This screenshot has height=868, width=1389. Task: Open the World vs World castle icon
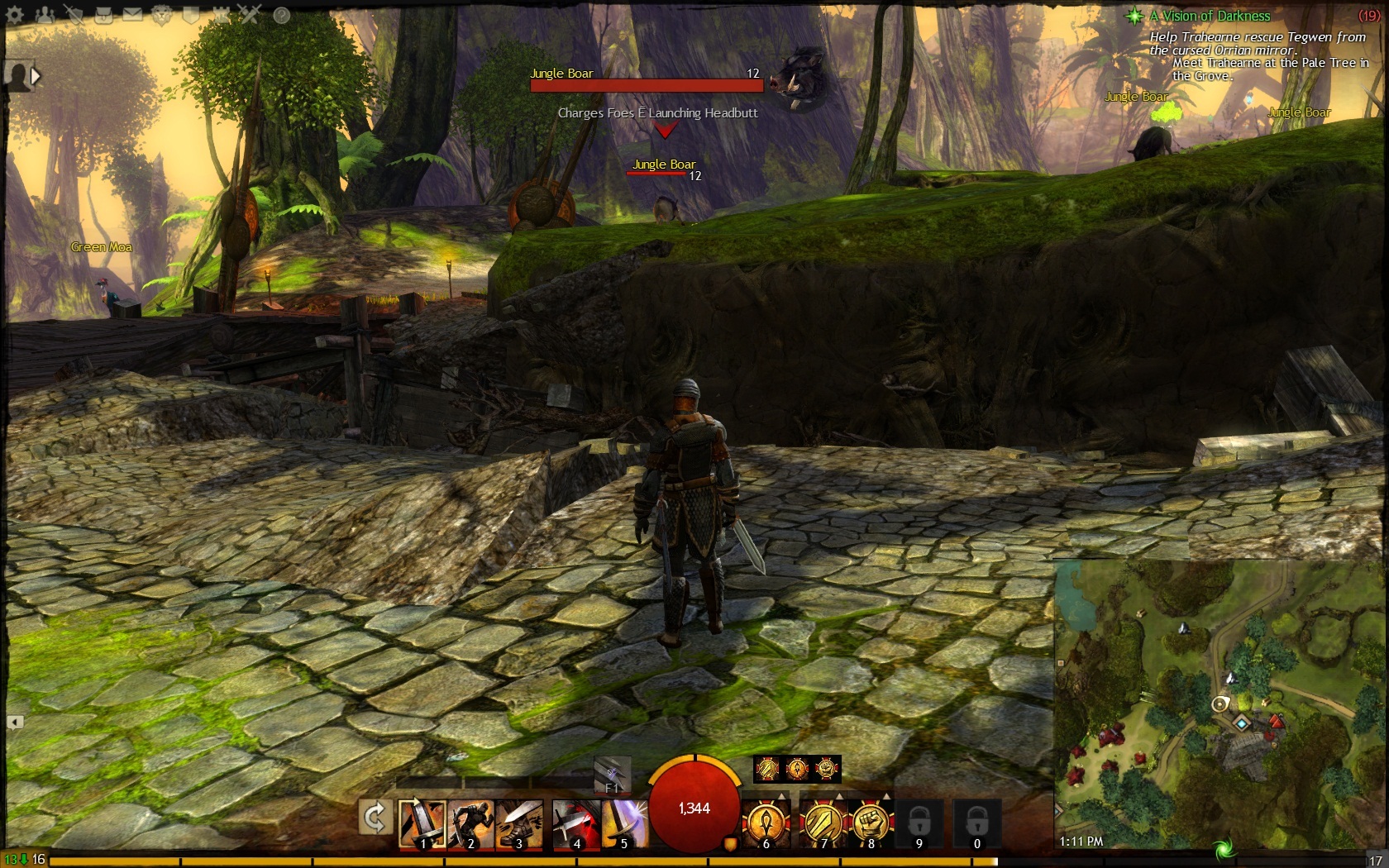click(221, 15)
